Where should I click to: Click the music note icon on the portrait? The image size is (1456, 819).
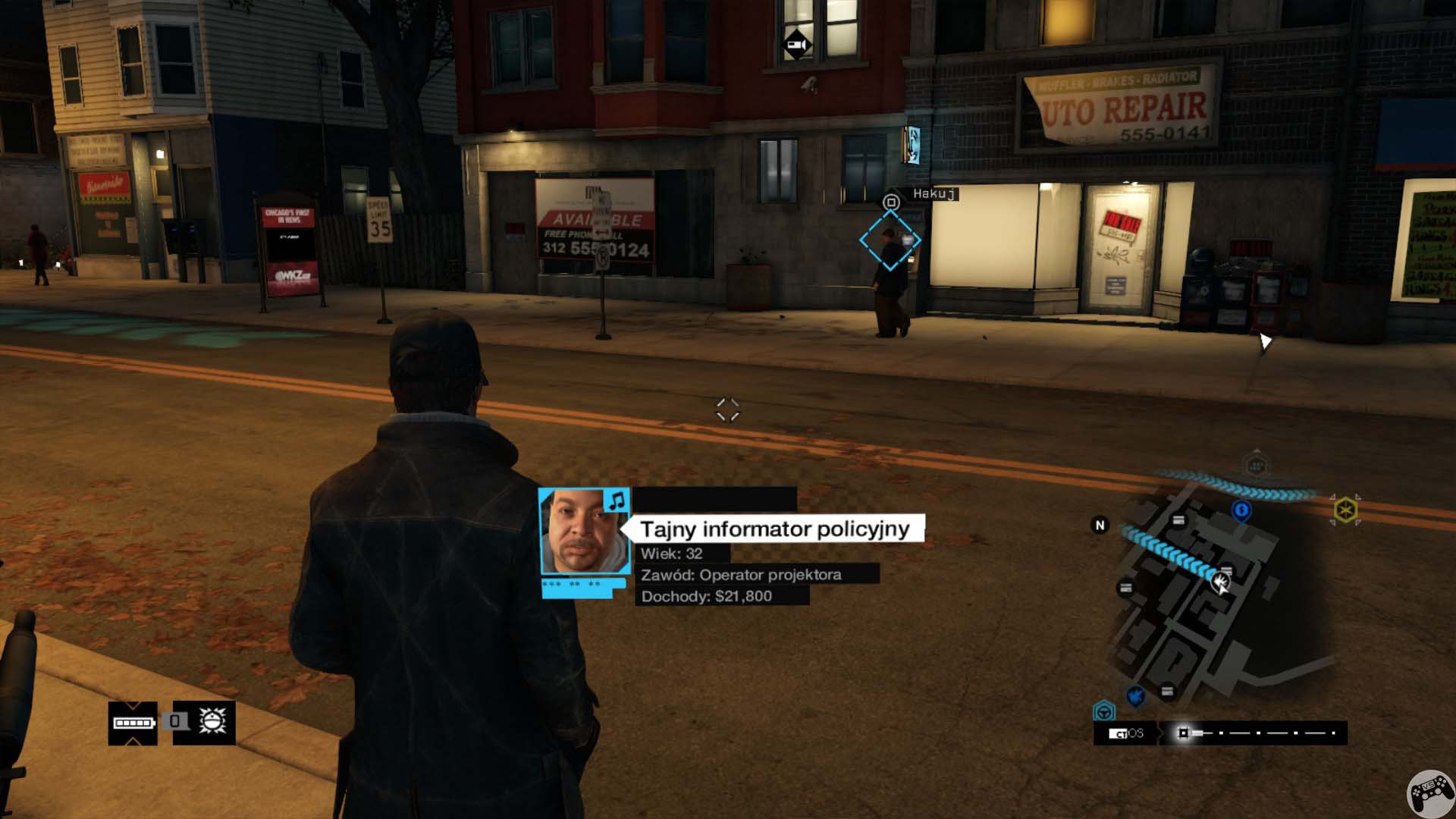tap(617, 500)
